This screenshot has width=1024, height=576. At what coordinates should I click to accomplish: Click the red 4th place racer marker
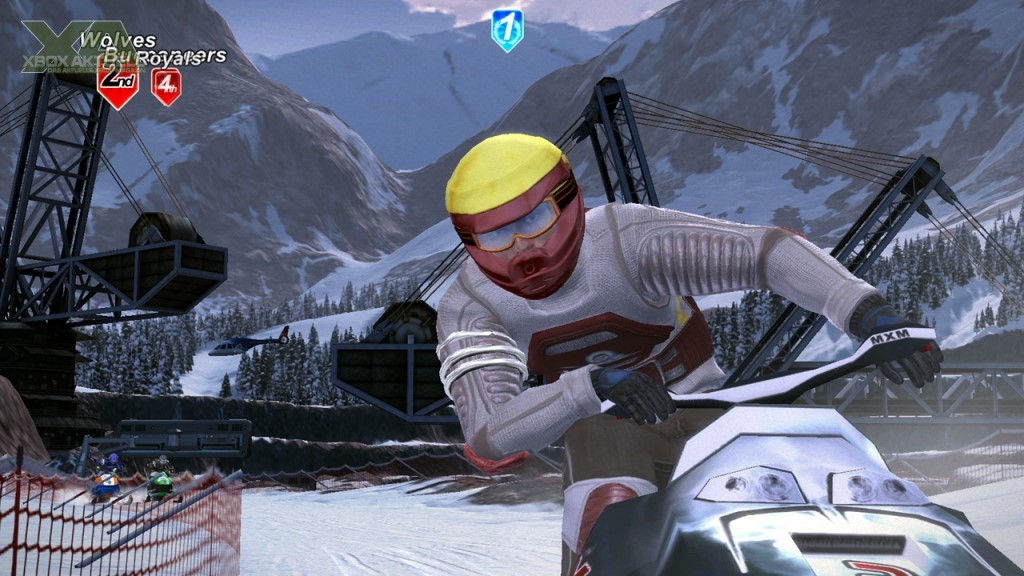pyautogui.click(x=166, y=87)
